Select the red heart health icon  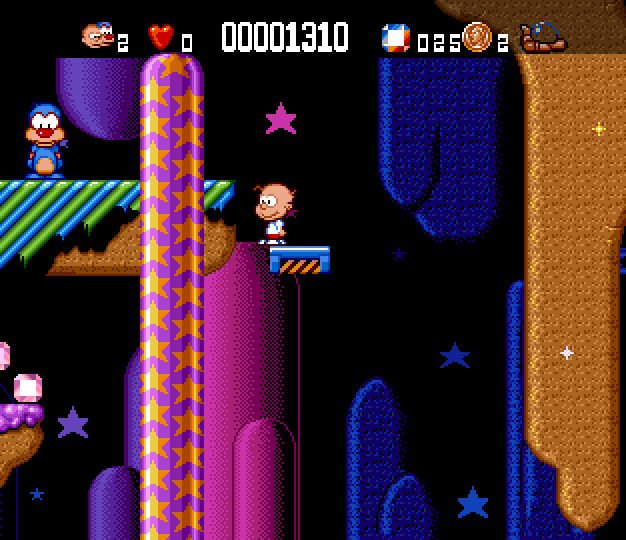tap(161, 37)
